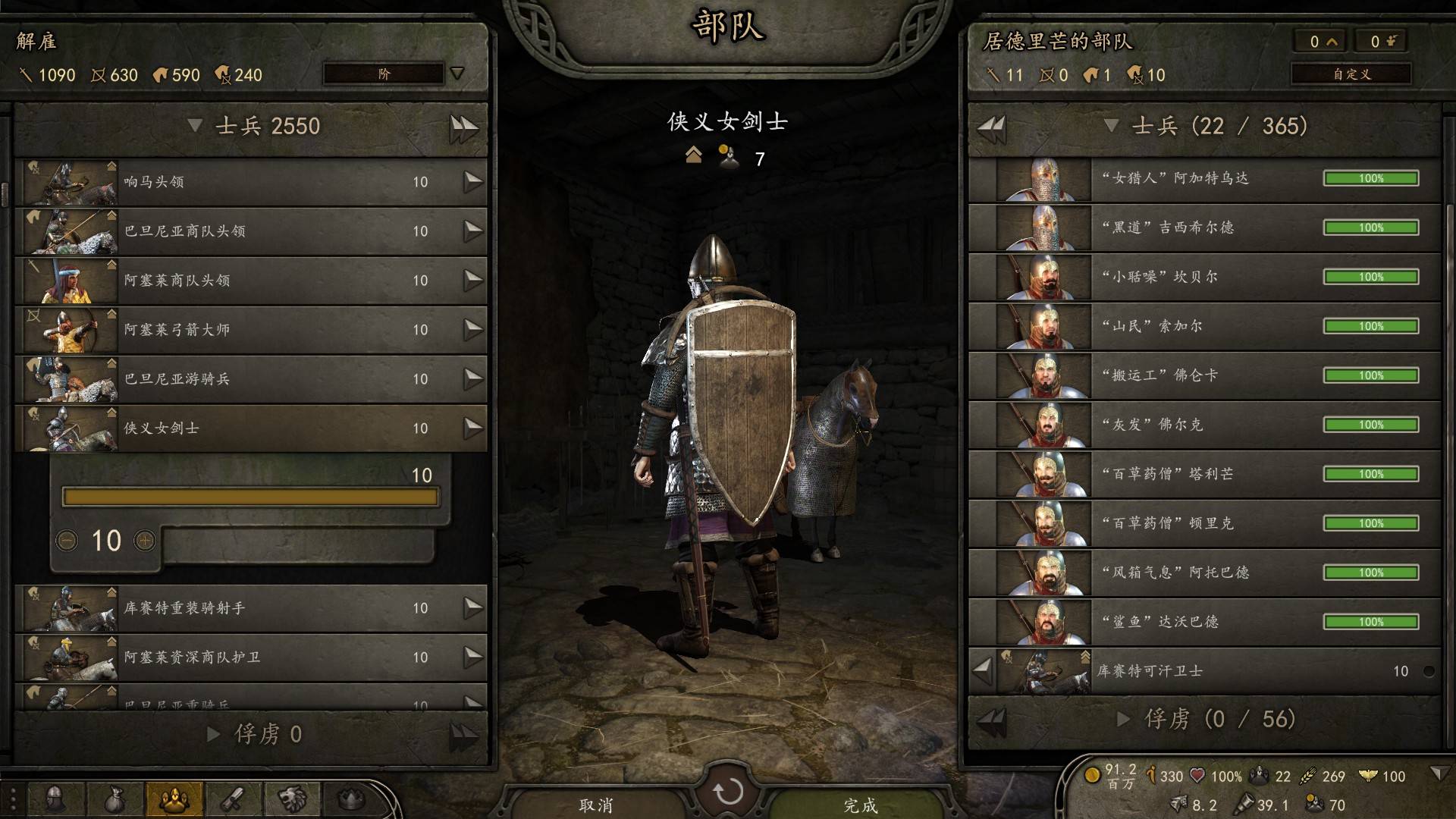
Task: Adjust the 侠义女剑士 transfer amount slider
Action: click(x=250, y=497)
